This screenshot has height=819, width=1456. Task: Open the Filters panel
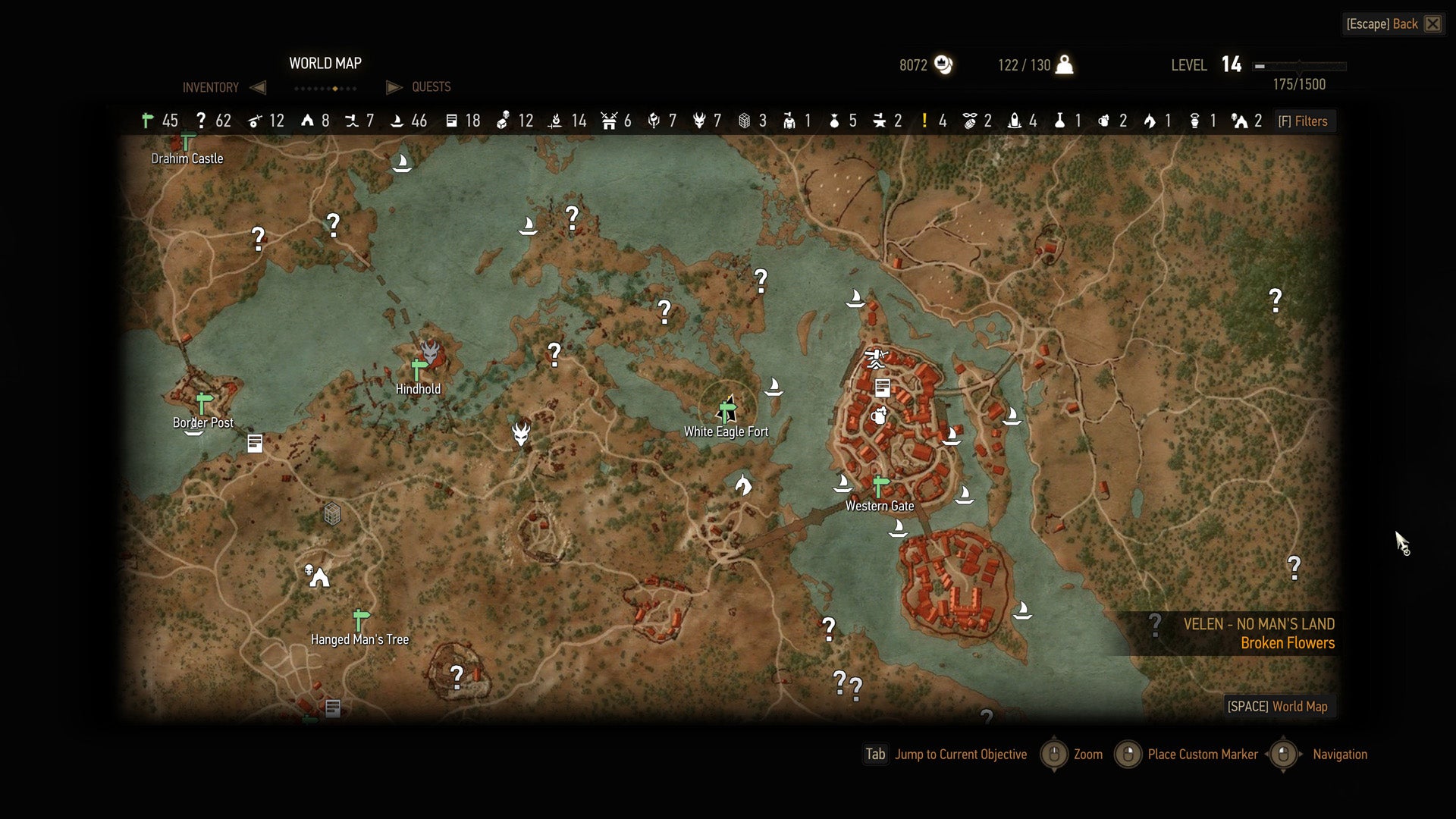[x=1304, y=121]
